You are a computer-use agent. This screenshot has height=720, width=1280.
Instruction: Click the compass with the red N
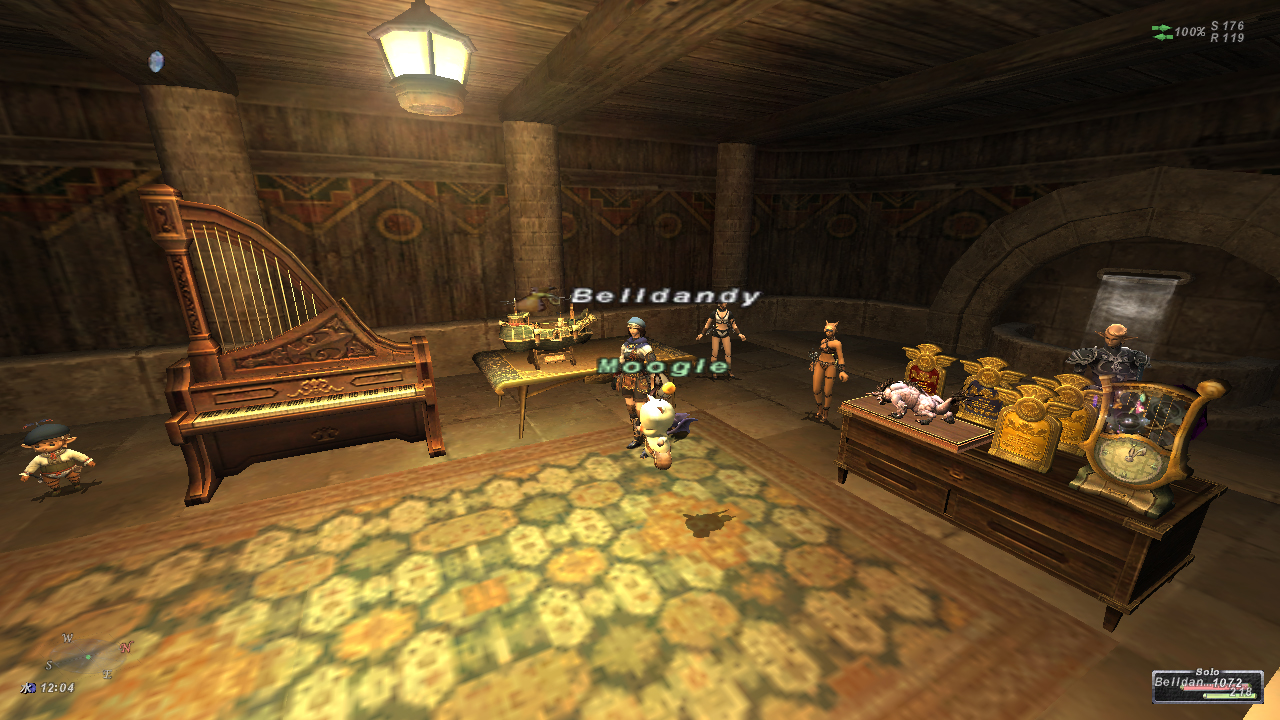[x=88, y=656]
